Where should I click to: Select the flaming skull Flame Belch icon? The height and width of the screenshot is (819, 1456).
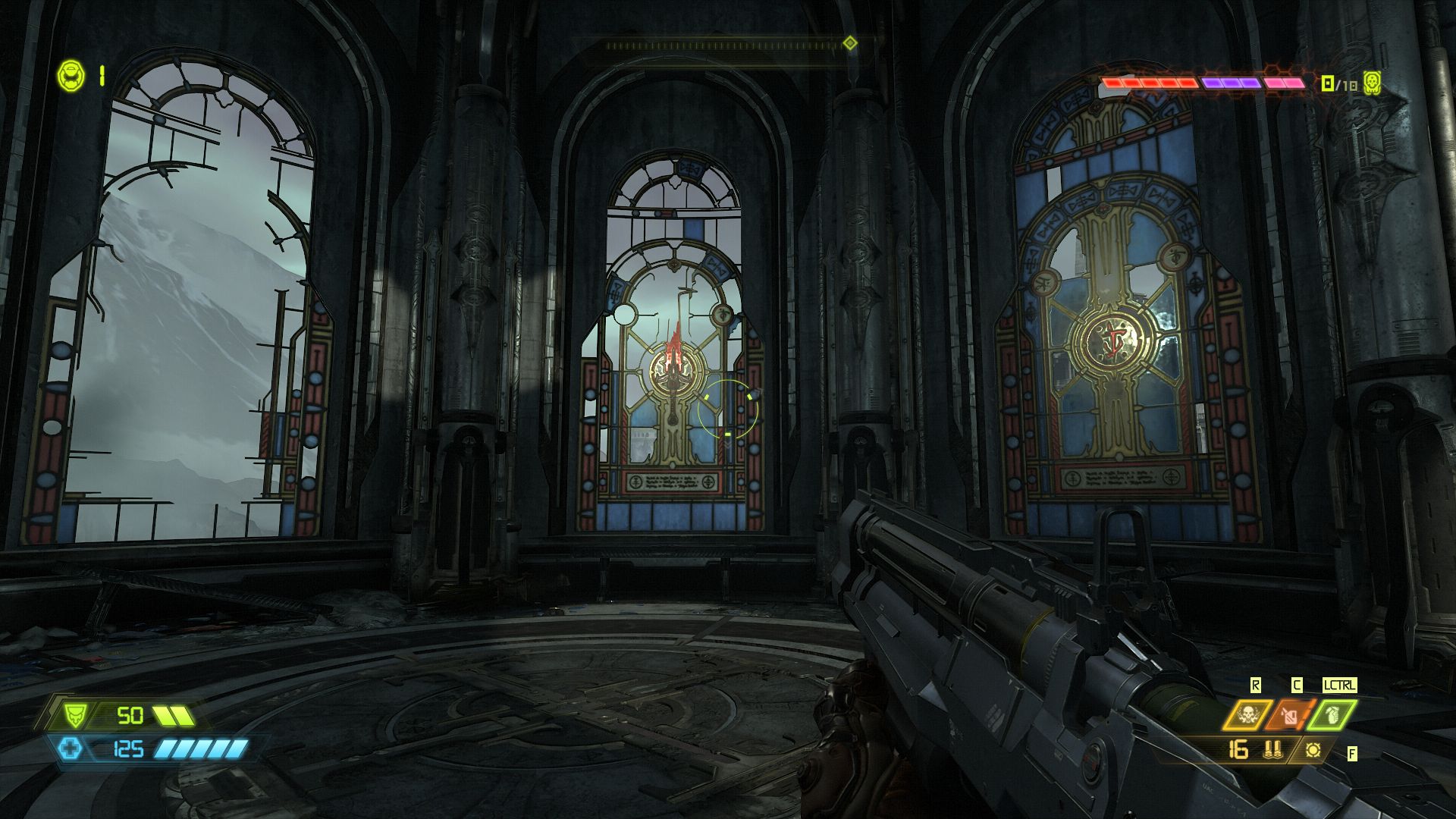click(x=1247, y=714)
